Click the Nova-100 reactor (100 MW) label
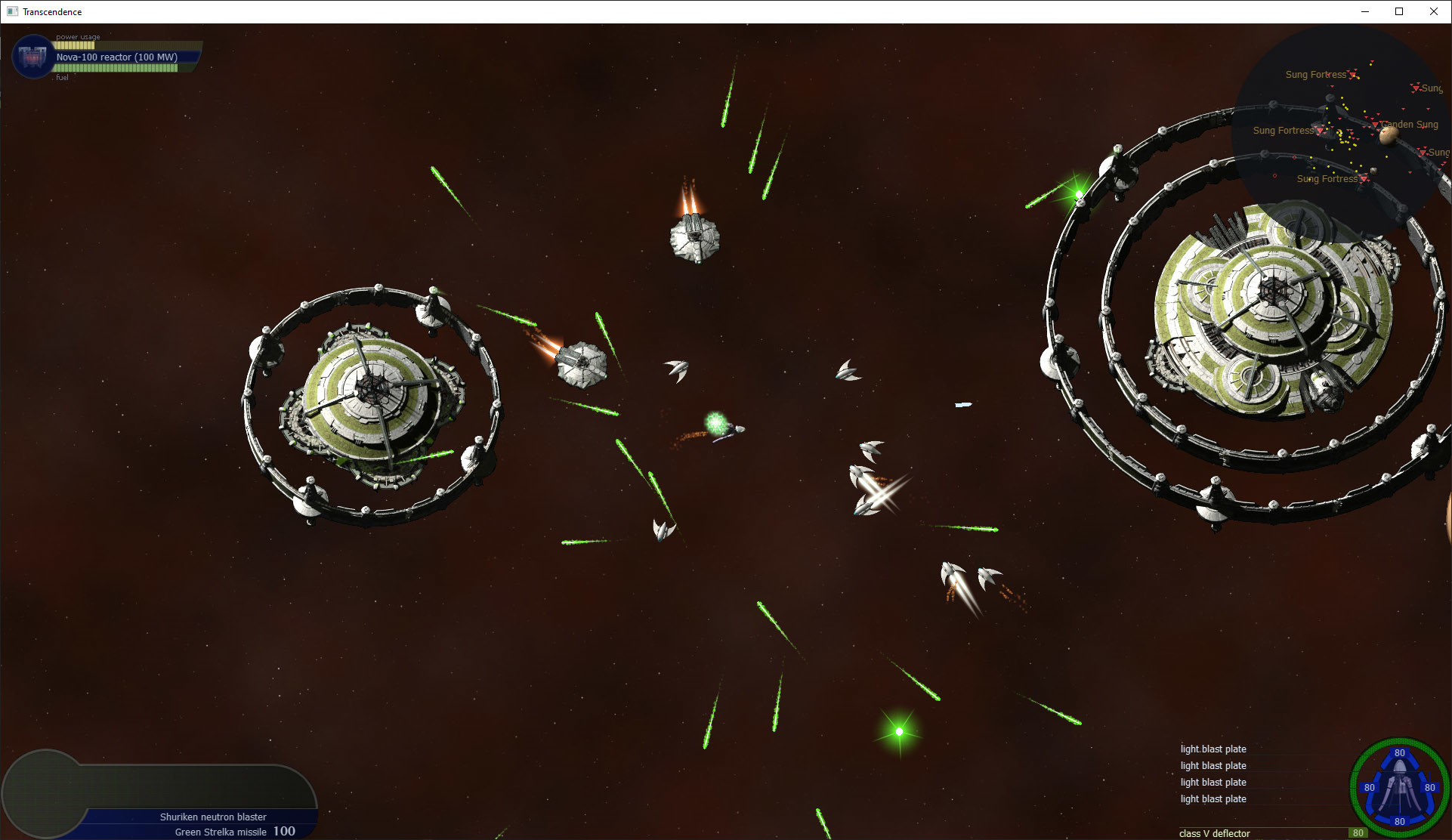Viewport: 1452px width, 840px height. pos(116,57)
